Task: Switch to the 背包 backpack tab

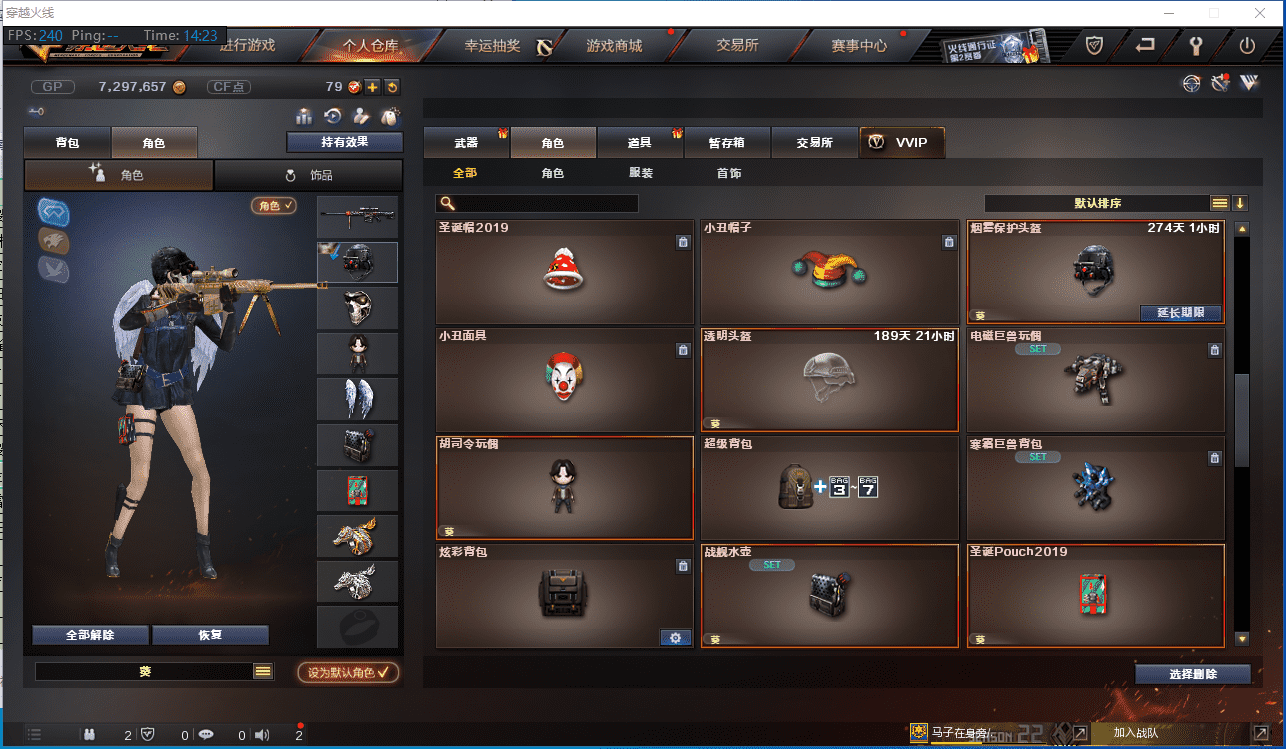Action: point(68,143)
